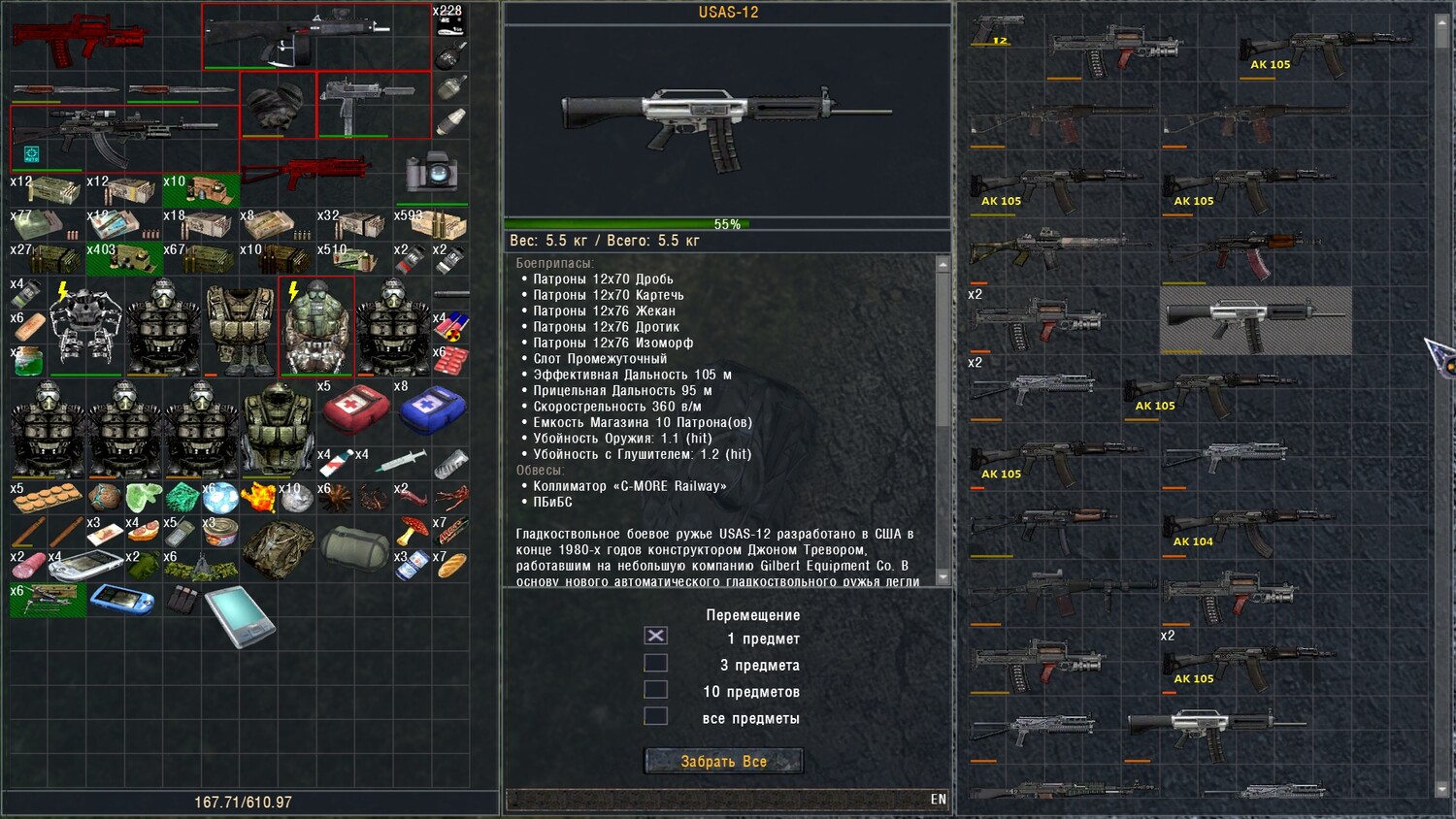Select the pistol at the top of the stash
Image resolution: width=1456 pixels, height=819 pixels.
pyautogui.click(x=998, y=29)
